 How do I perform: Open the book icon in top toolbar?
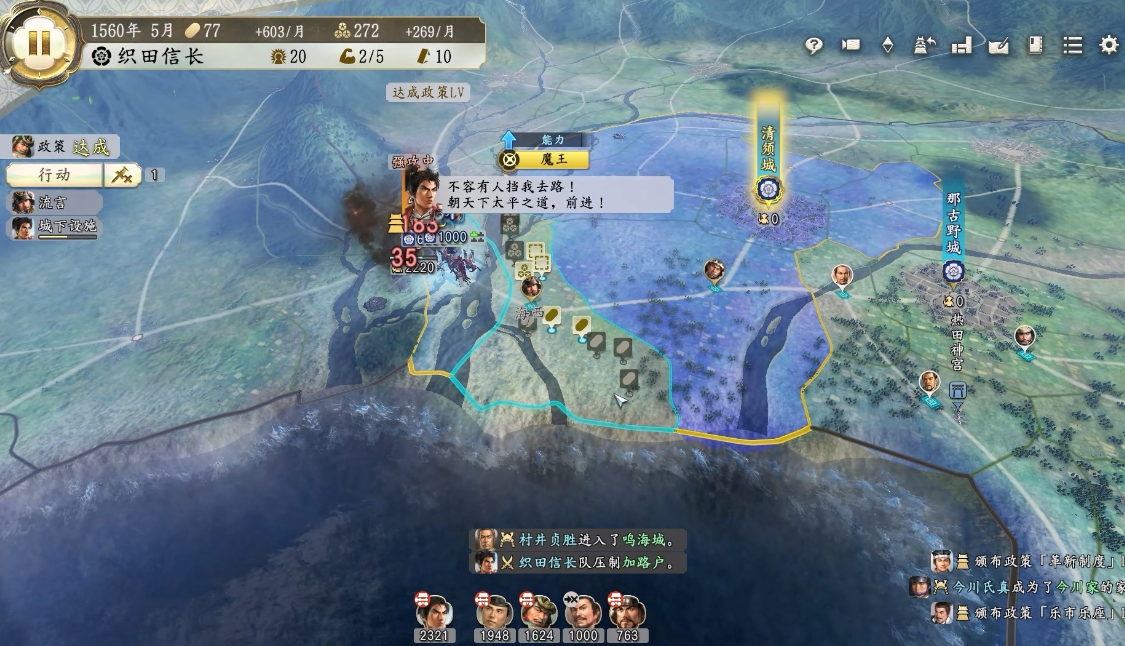point(1035,45)
